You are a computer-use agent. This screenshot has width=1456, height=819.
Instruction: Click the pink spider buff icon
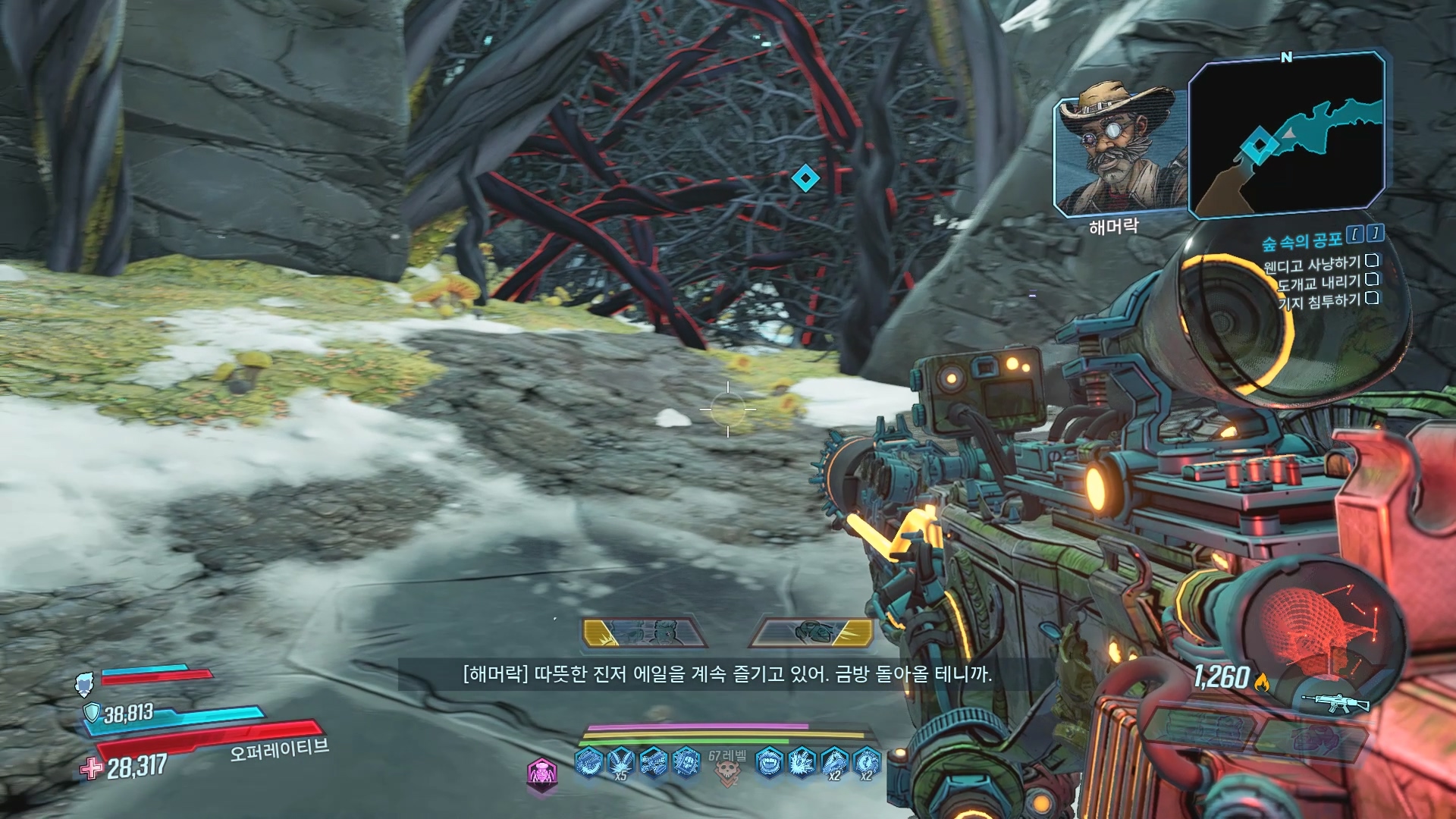coord(541,774)
